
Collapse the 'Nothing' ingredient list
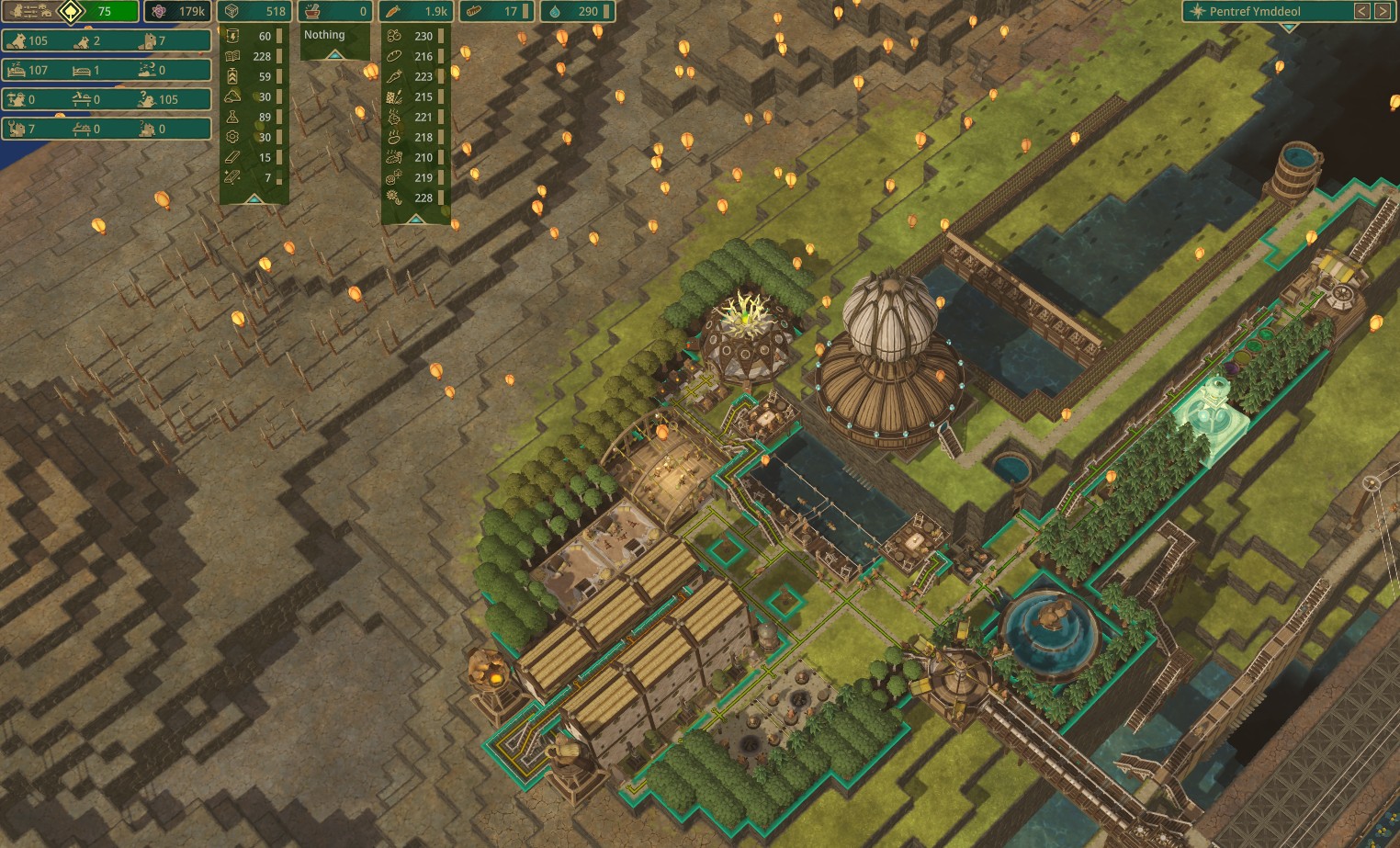(334, 55)
